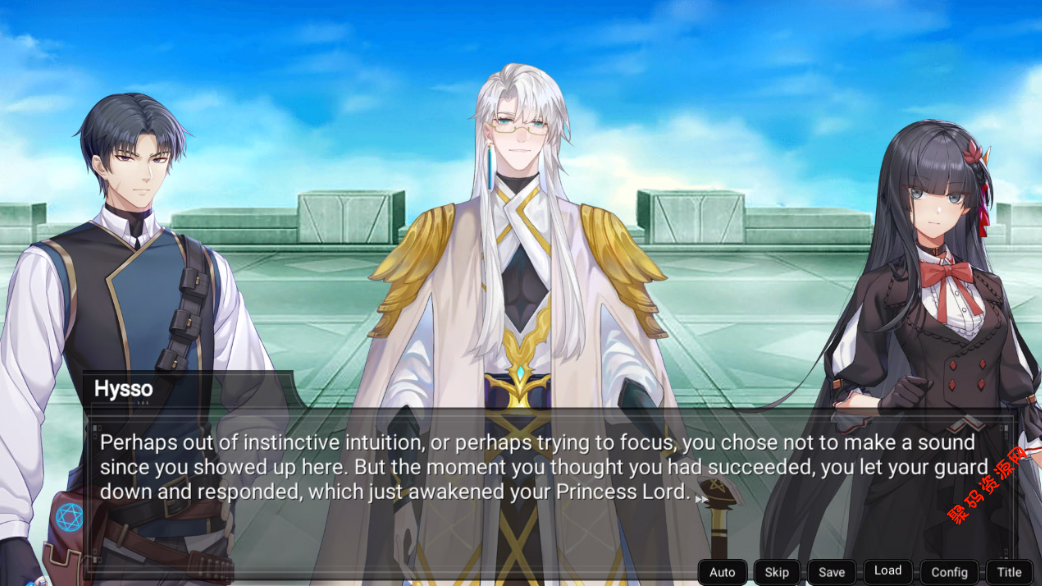1042x586 pixels.
Task: Return to the Title screen
Action: click(x=1009, y=572)
